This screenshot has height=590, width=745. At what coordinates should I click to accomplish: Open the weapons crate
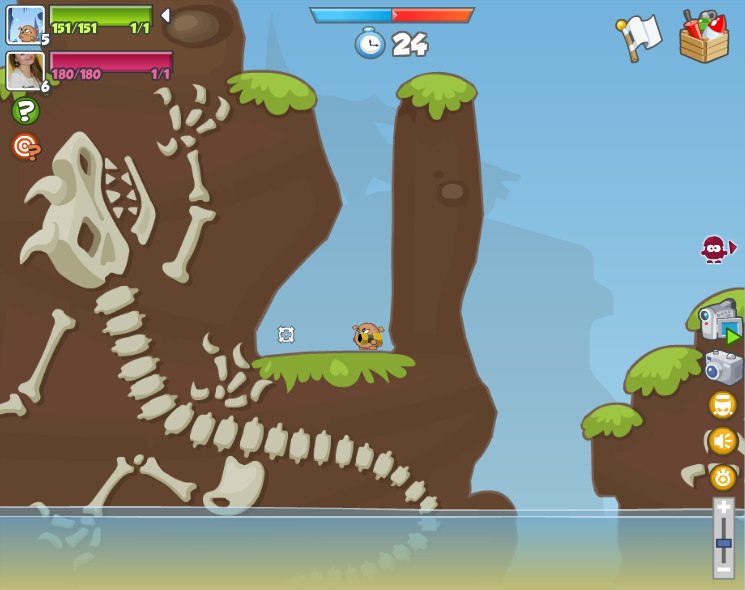click(703, 38)
